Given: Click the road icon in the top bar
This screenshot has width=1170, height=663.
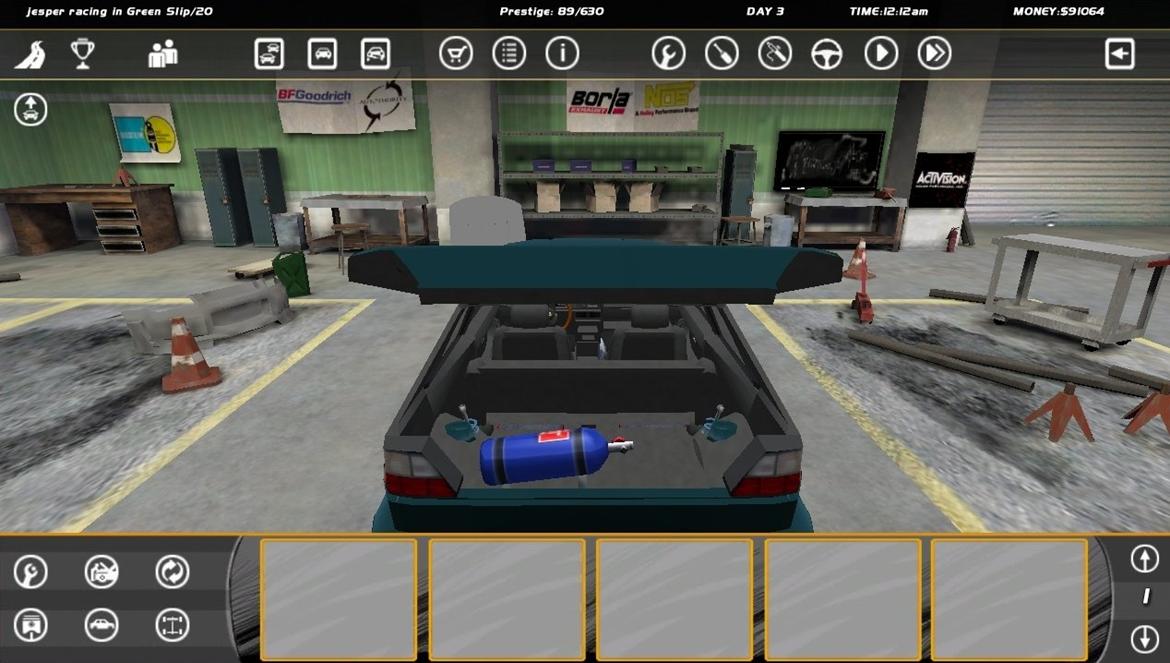Looking at the screenshot, I should pos(30,54).
